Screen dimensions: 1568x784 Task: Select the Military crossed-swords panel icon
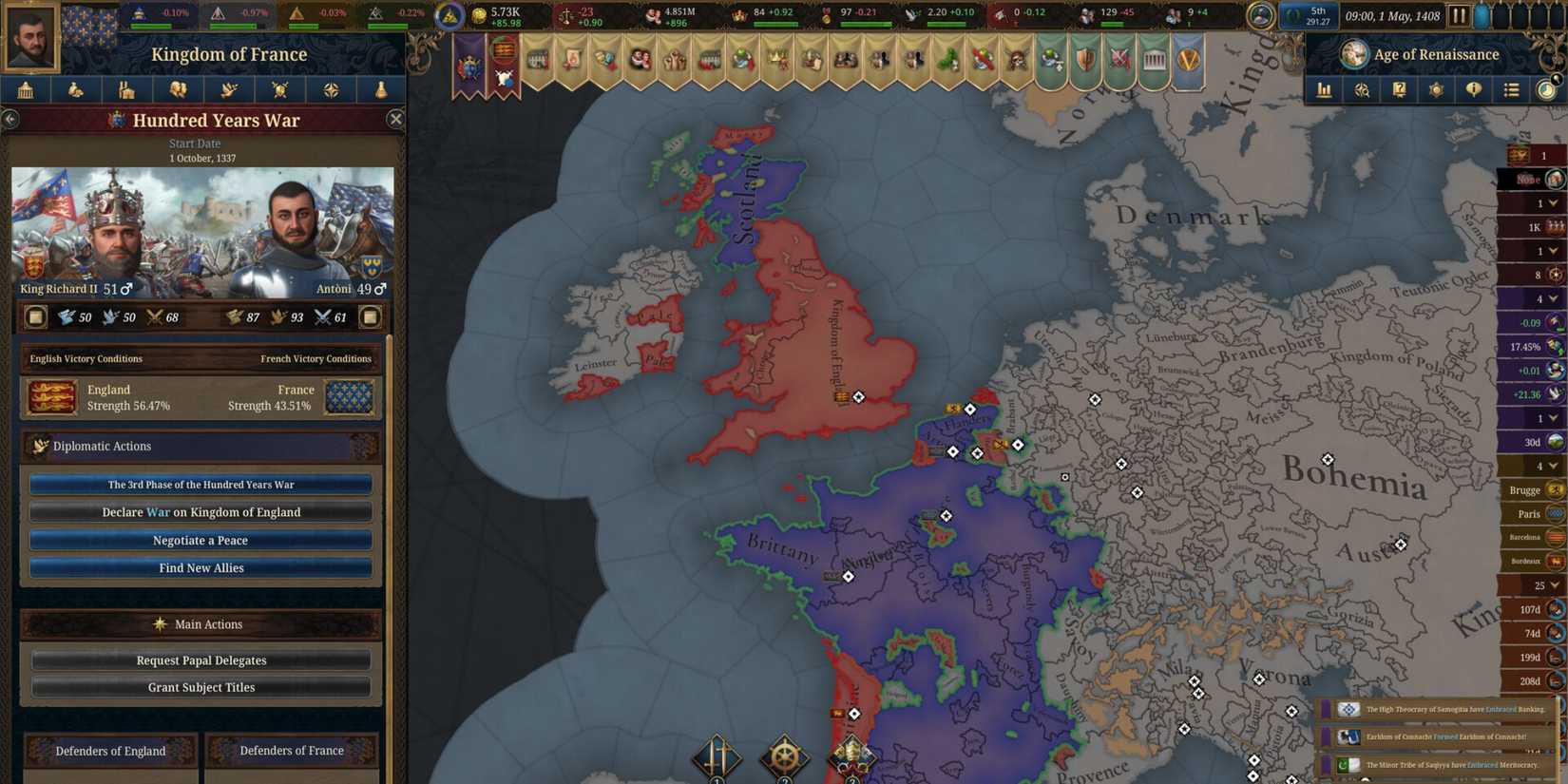pyautogui.click(x=281, y=89)
